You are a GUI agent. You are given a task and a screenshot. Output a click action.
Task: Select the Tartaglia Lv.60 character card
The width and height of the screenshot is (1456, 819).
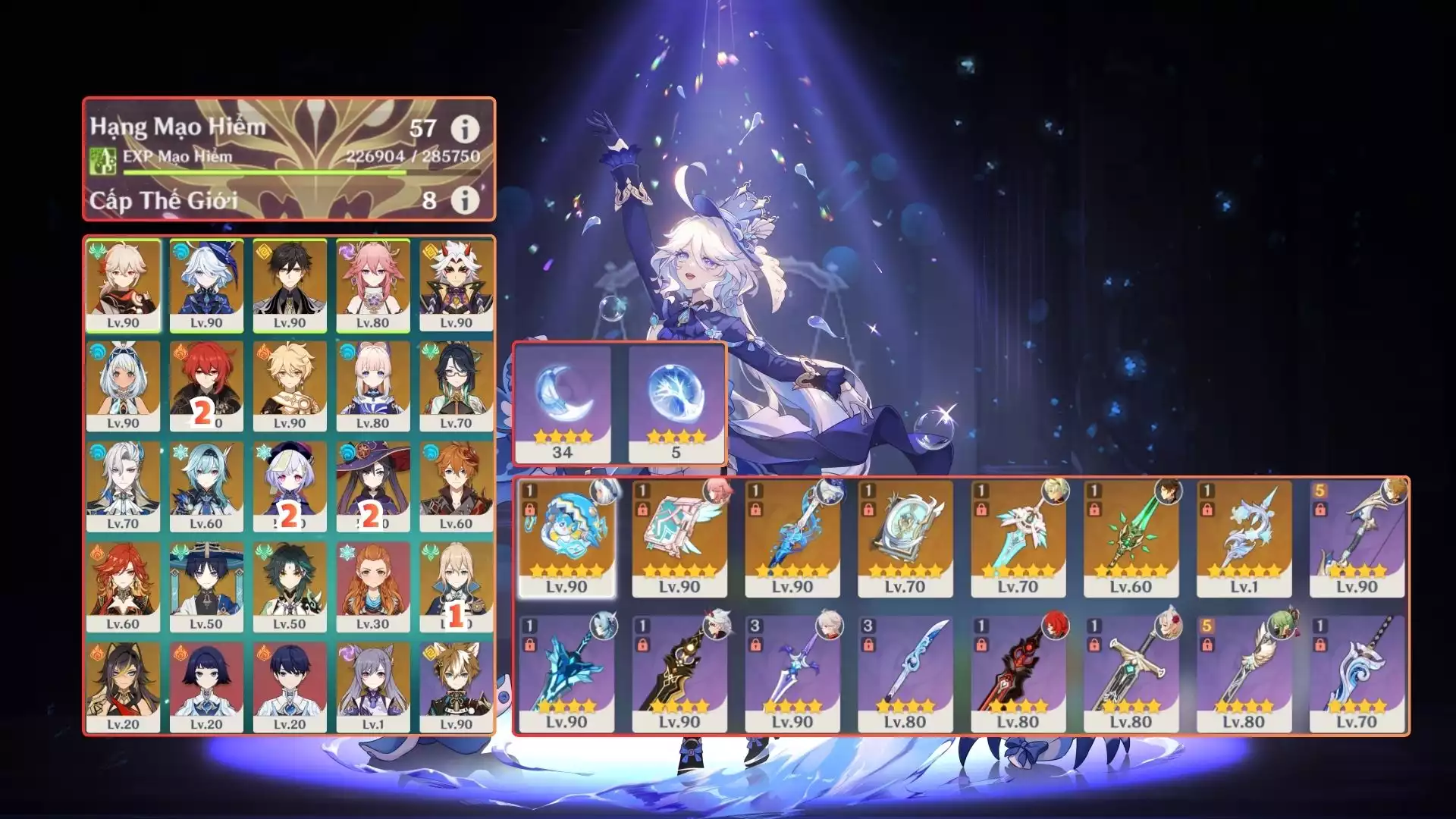[456, 487]
